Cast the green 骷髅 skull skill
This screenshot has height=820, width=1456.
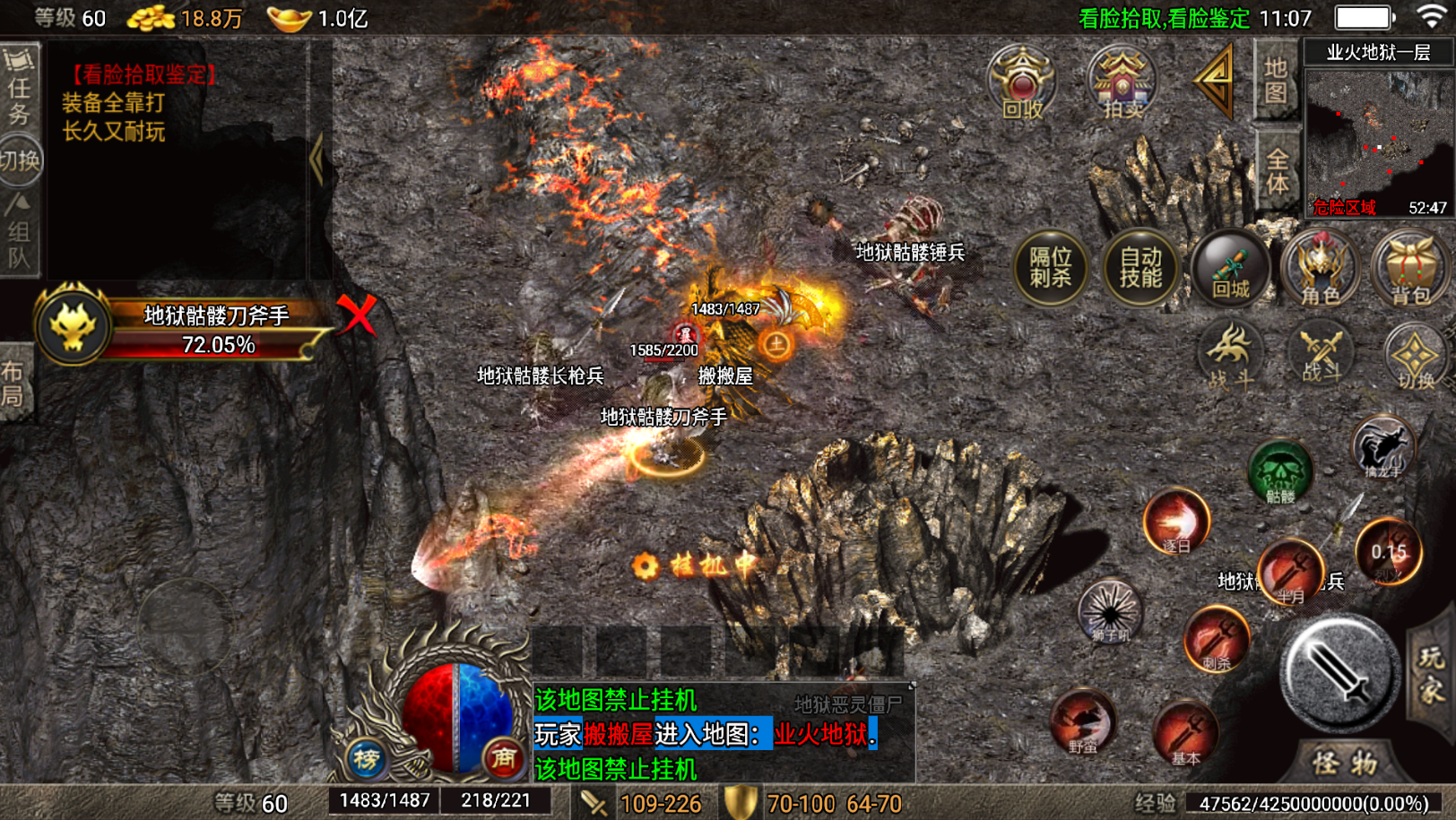[x=1279, y=470]
